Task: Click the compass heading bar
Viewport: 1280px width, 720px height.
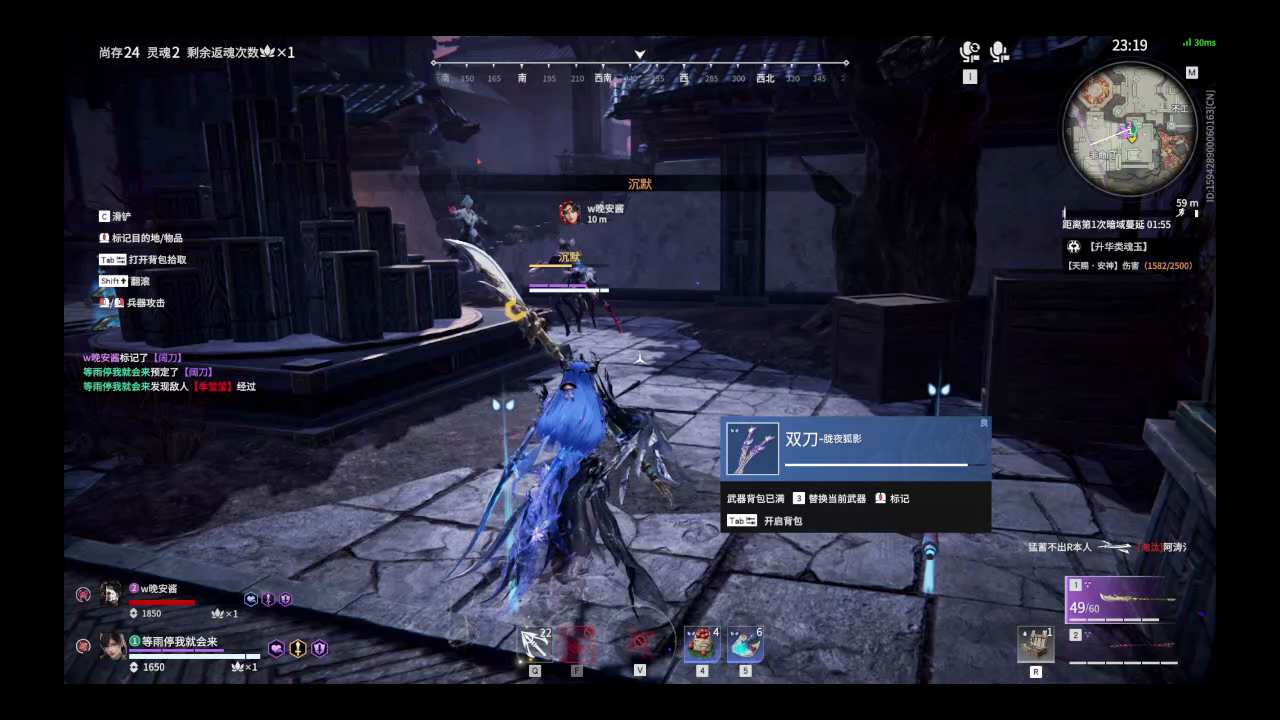Action: click(x=640, y=71)
